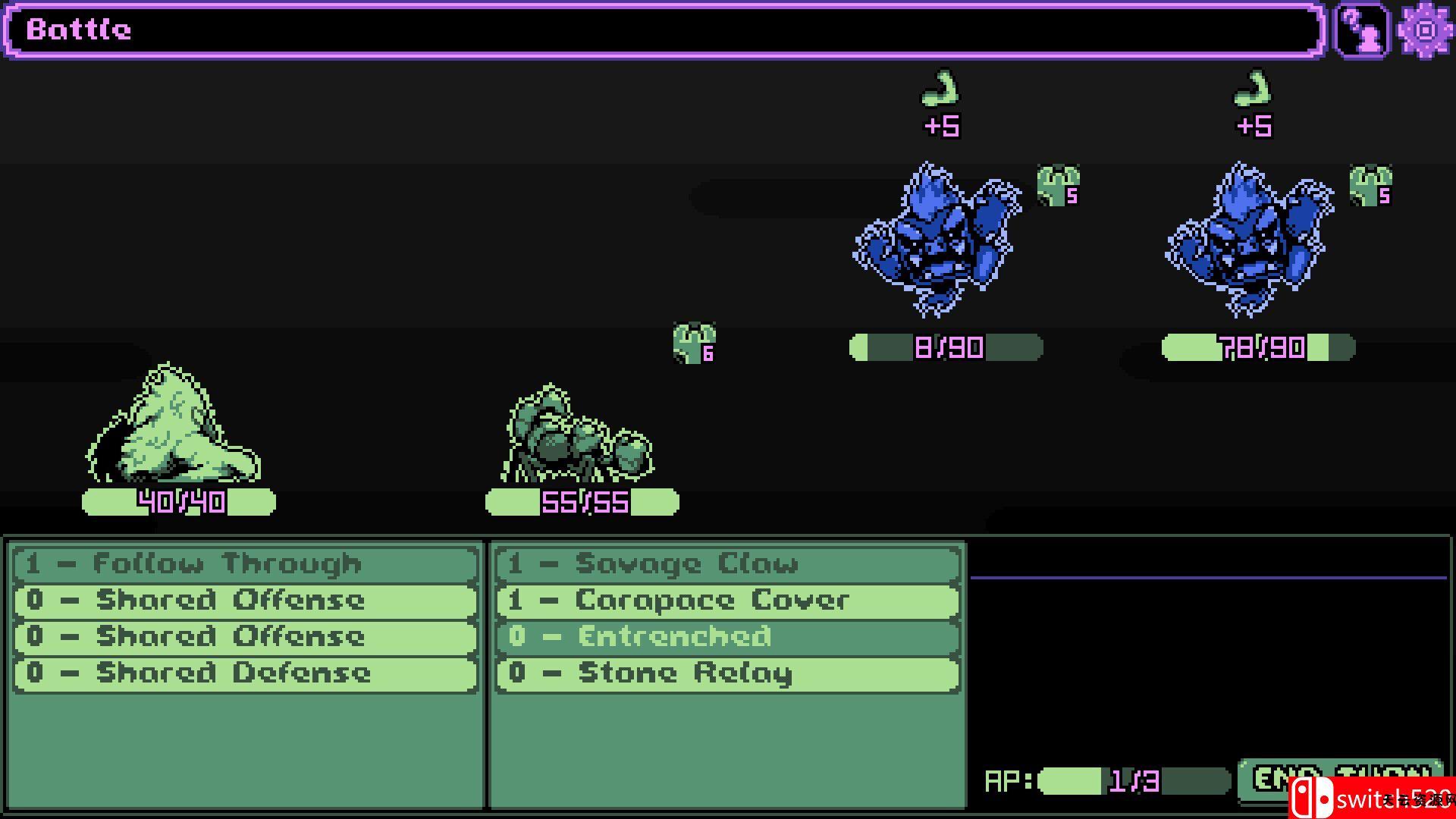Choose the Savage Claw attack
Viewport: 1456px width, 819px height.
point(728,564)
